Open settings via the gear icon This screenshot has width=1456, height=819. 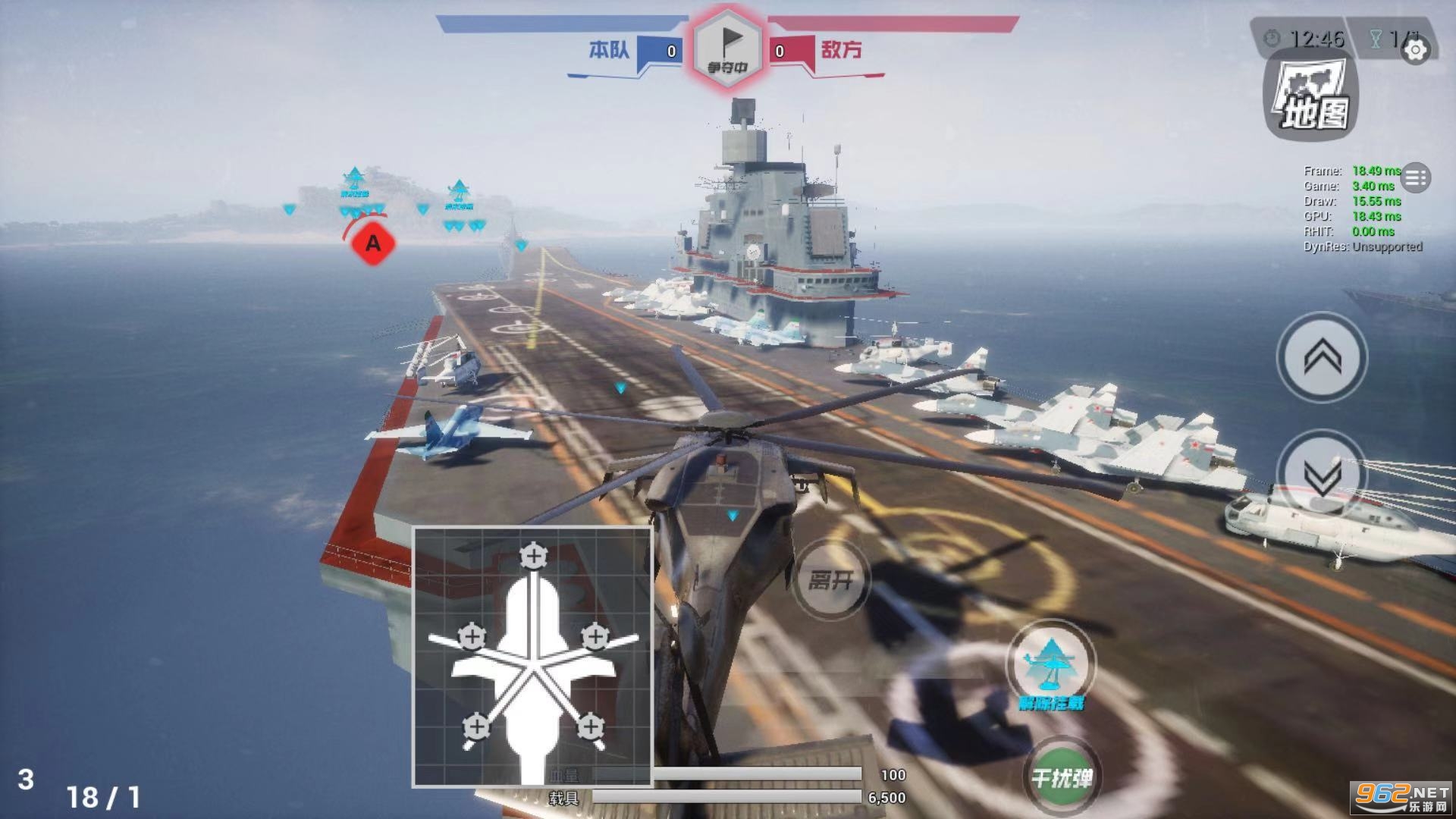click(1415, 50)
